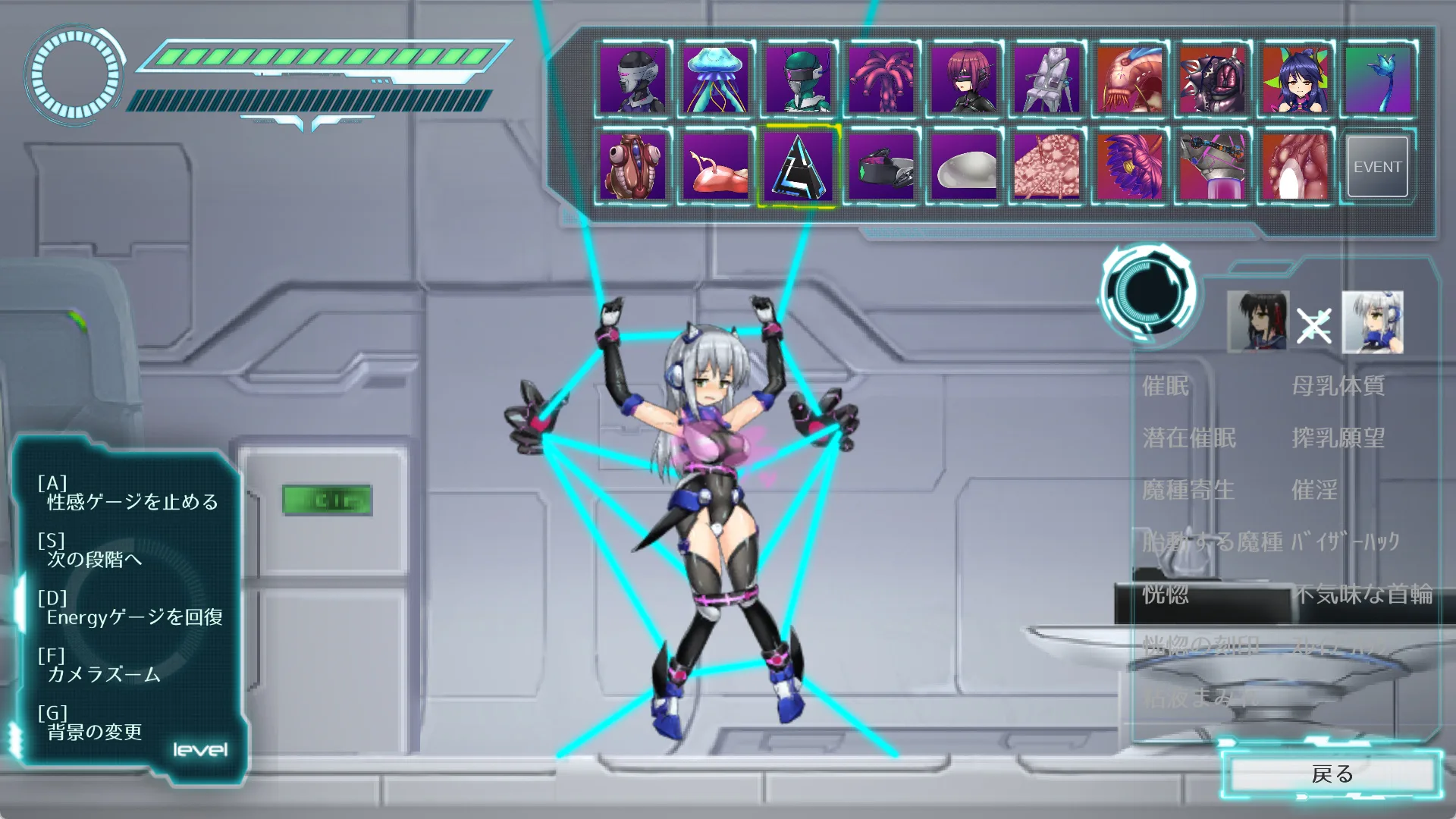The width and height of the screenshot is (1456, 819).
Task: Open the EVENT tile
Action: click(1377, 167)
